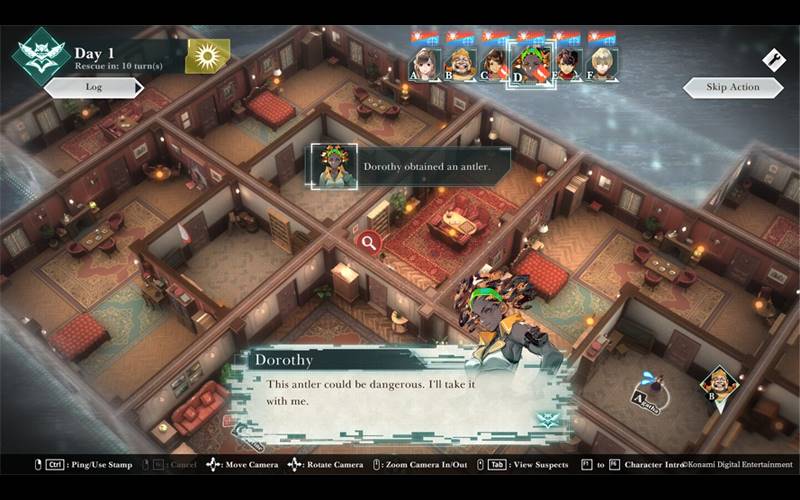Select character A's portrait
The image size is (800, 500).
pyautogui.click(x=426, y=62)
